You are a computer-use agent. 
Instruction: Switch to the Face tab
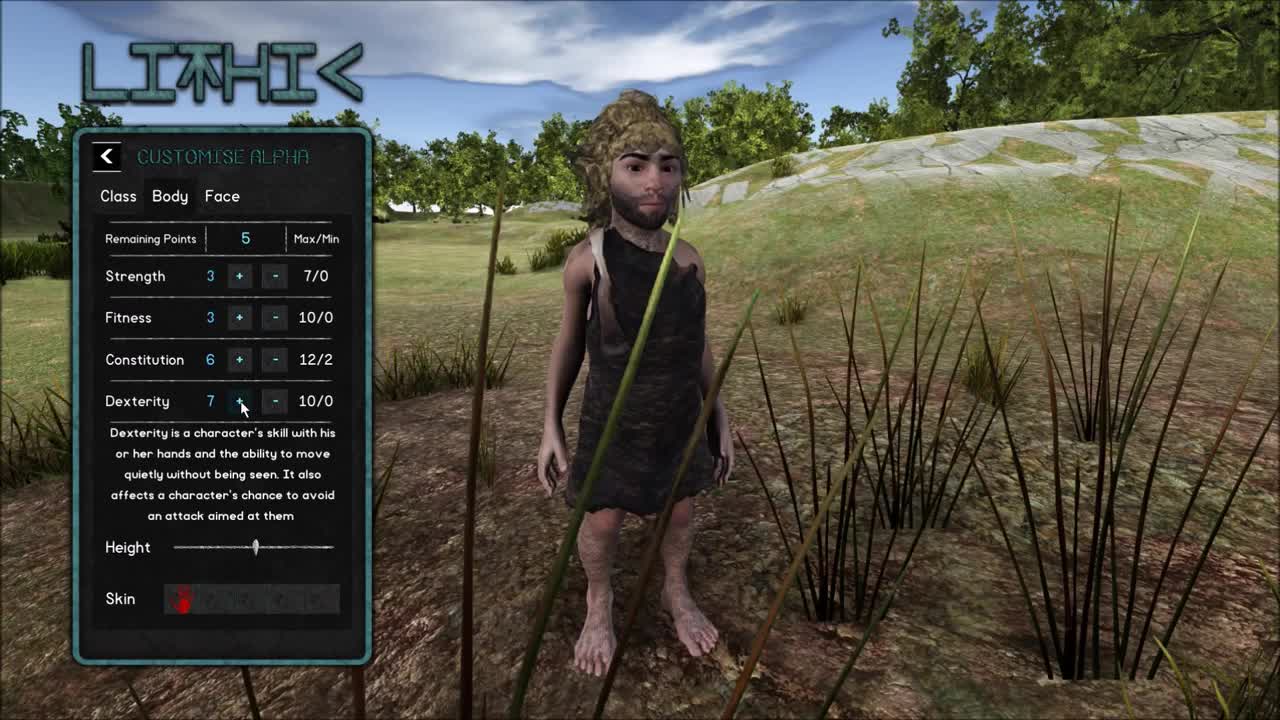pyautogui.click(x=222, y=196)
